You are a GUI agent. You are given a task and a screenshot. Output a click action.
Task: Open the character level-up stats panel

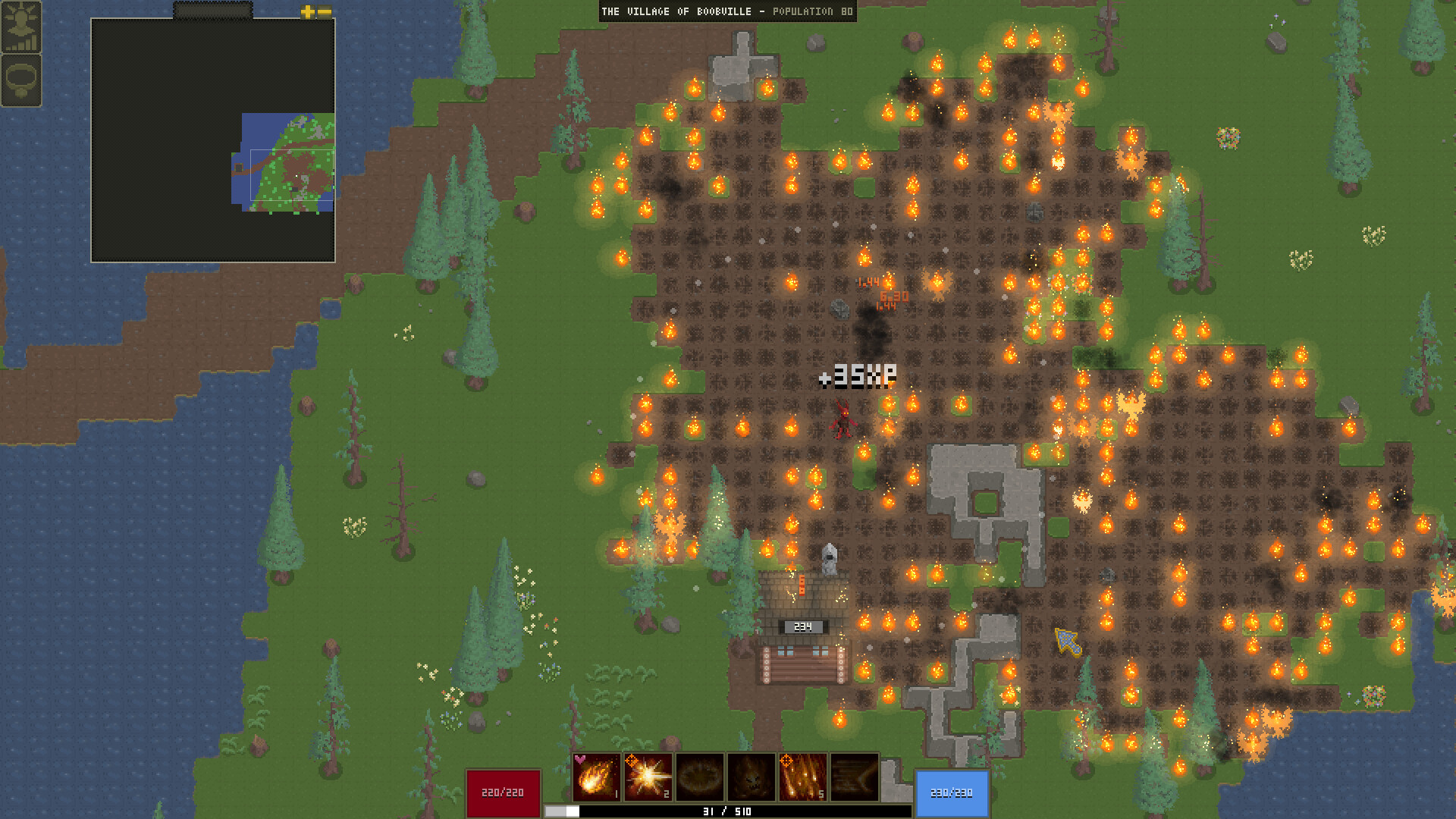pyautogui.click(x=21, y=27)
